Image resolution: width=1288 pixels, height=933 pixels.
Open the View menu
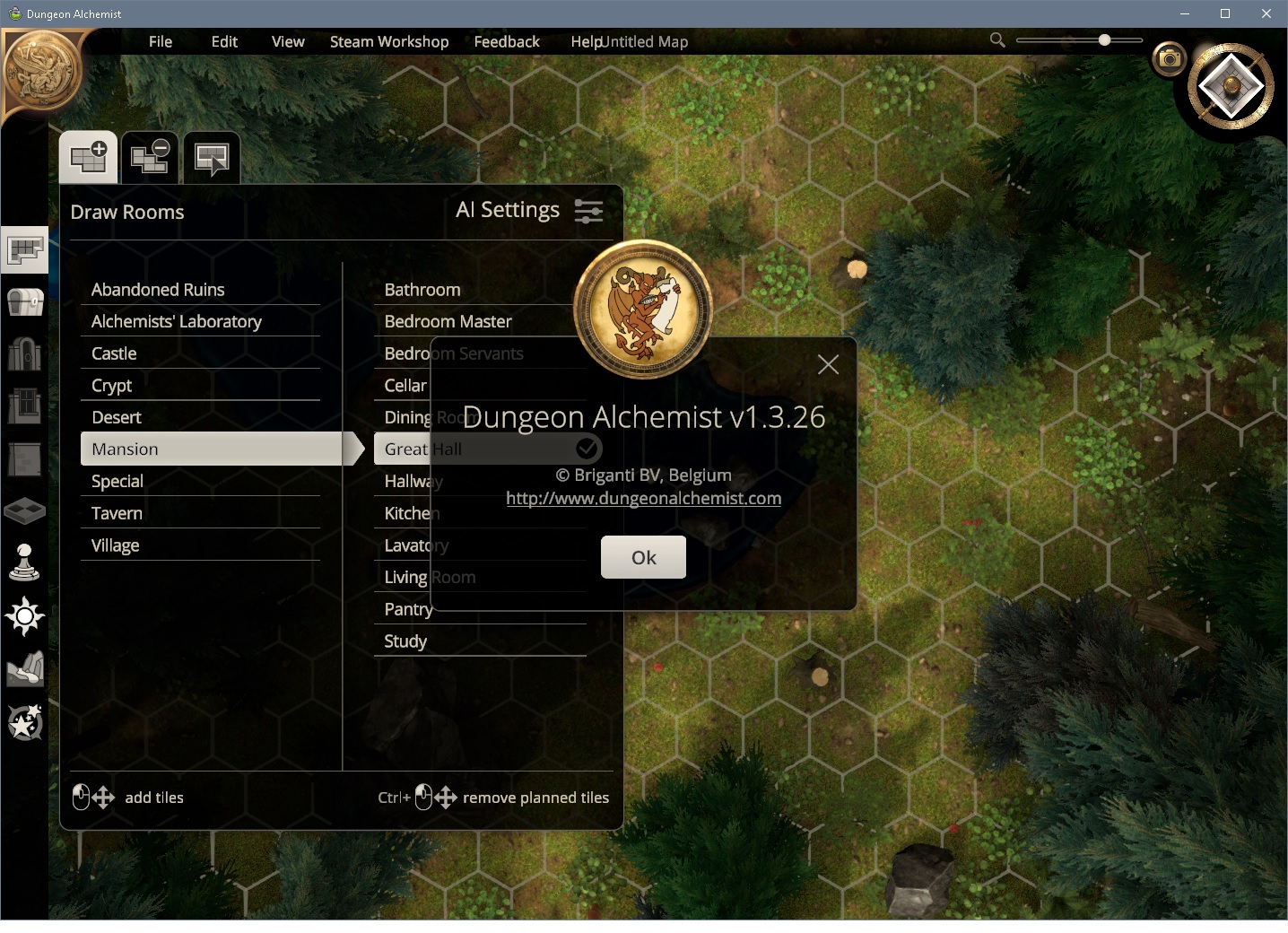pos(288,41)
